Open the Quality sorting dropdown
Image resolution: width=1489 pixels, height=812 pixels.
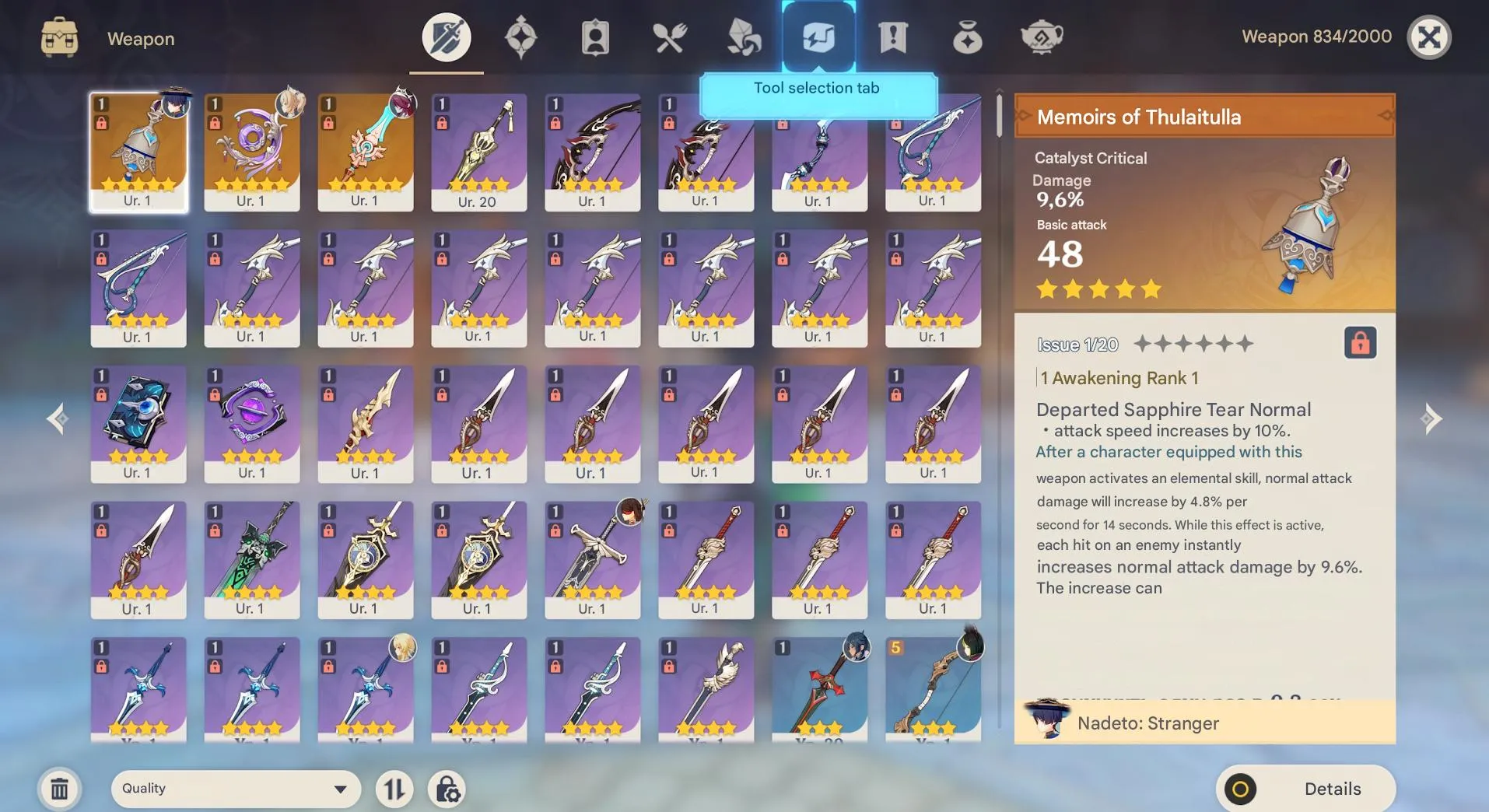click(x=233, y=788)
